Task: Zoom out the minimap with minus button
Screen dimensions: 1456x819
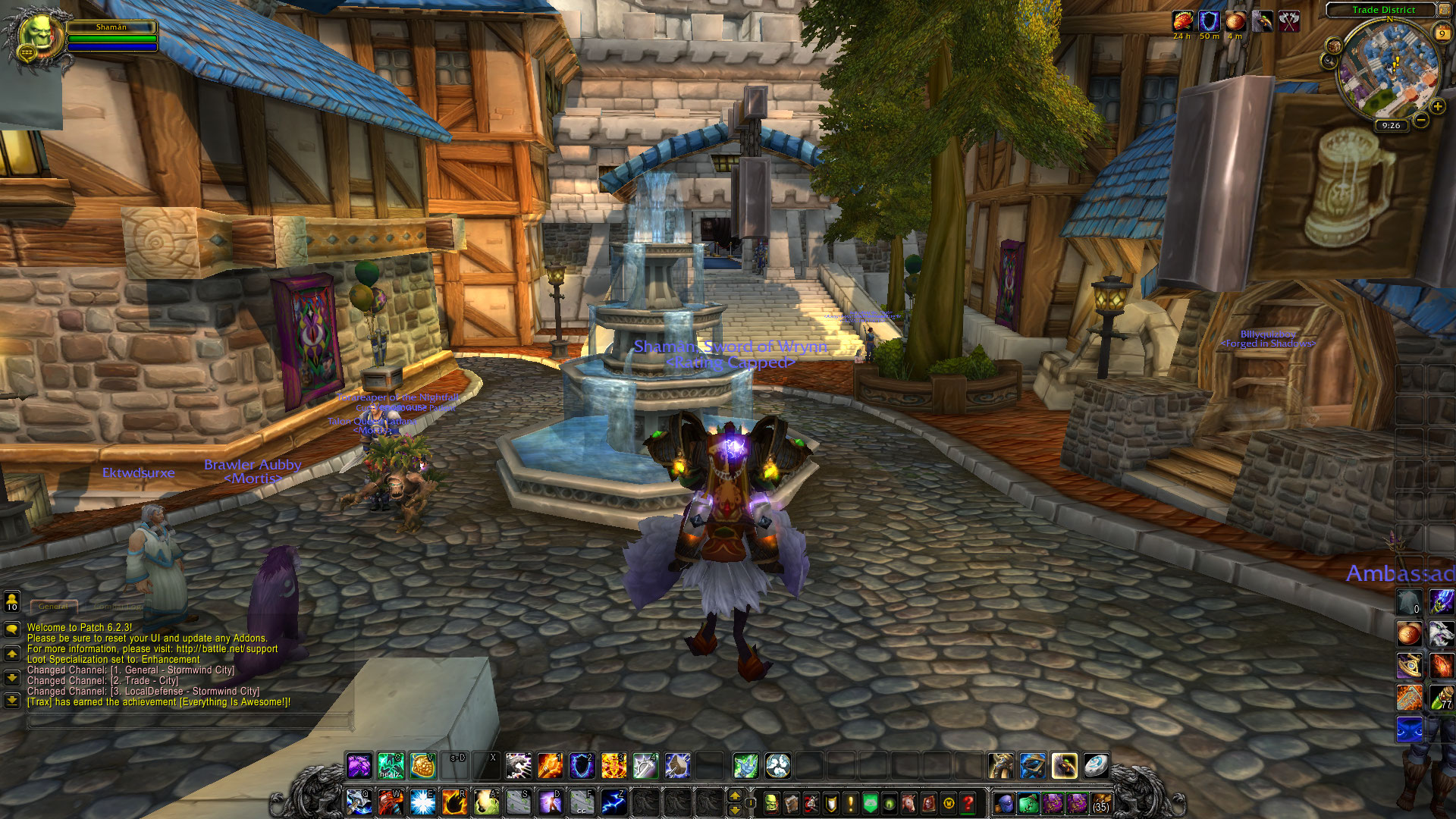Action: [1420, 120]
